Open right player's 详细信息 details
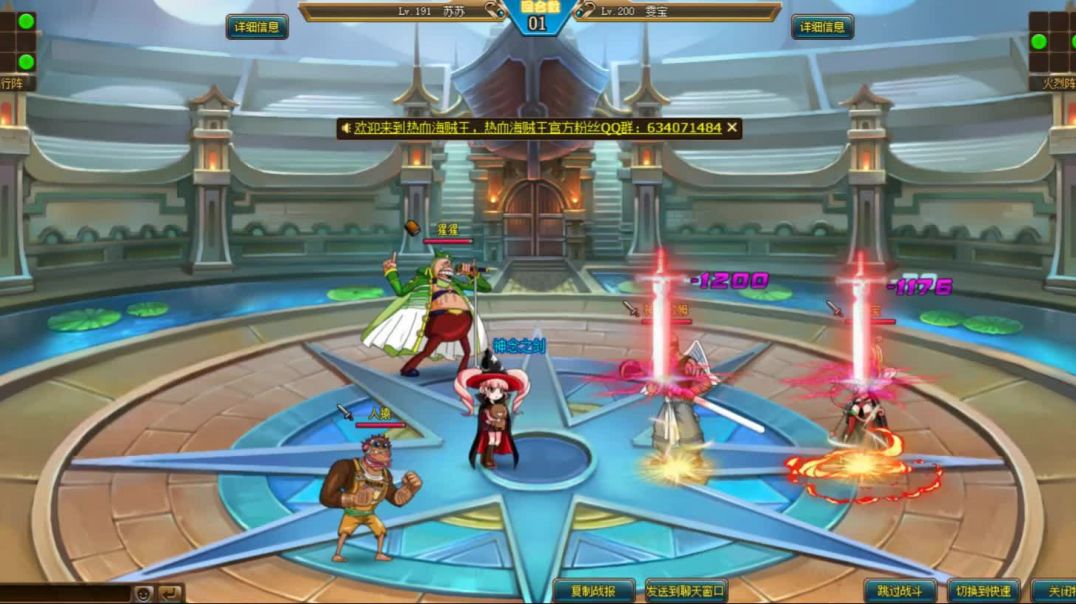The height and width of the screenshot is (604, 1076). [x=822, y=27]
